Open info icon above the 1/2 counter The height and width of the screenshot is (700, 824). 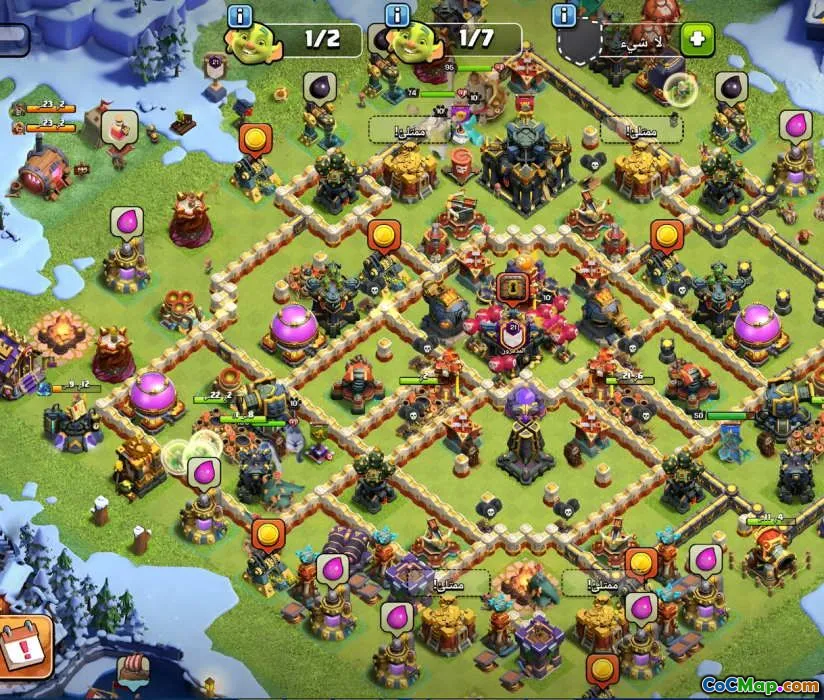click(240, 15)
